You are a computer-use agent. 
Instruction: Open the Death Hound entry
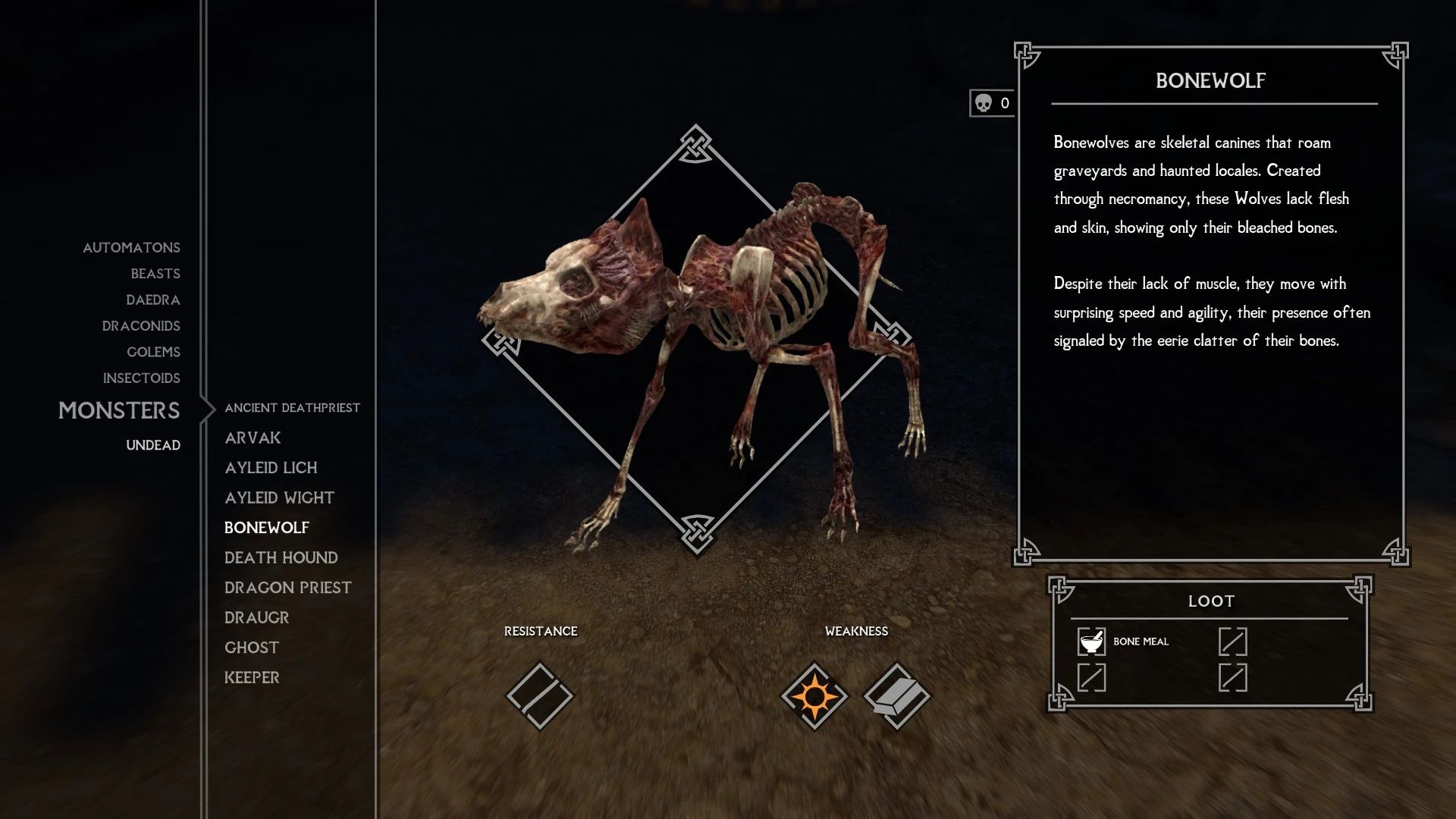[281, 557]
